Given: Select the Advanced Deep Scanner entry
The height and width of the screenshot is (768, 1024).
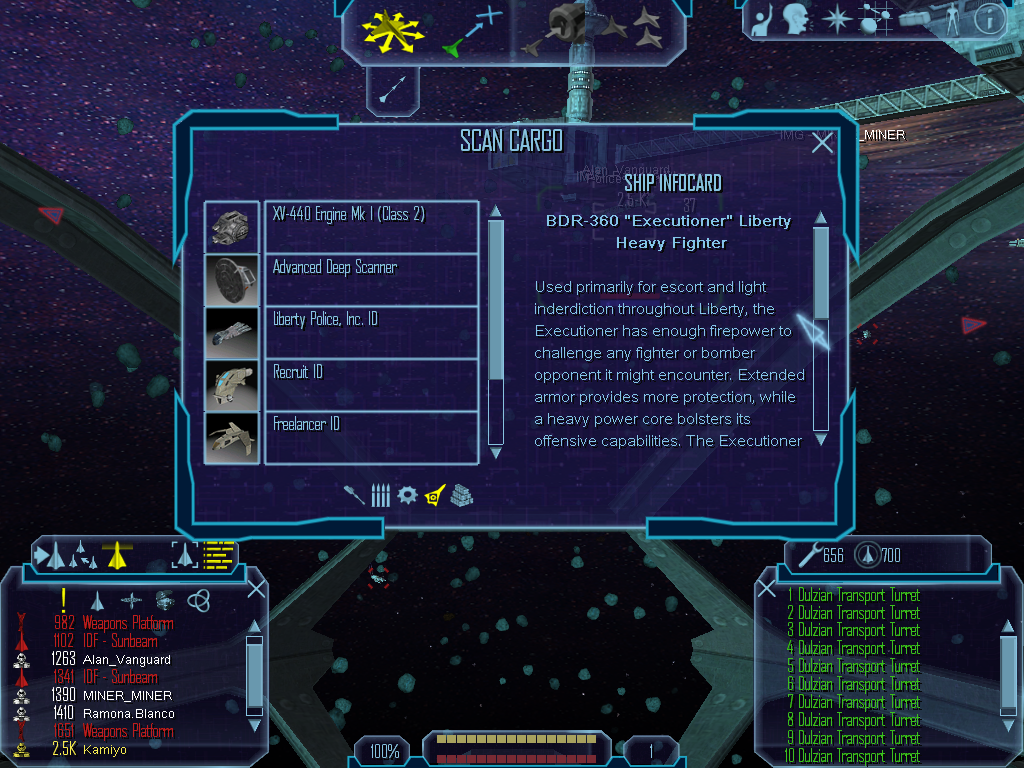Looking at the screenshot, I should (371, 279).
